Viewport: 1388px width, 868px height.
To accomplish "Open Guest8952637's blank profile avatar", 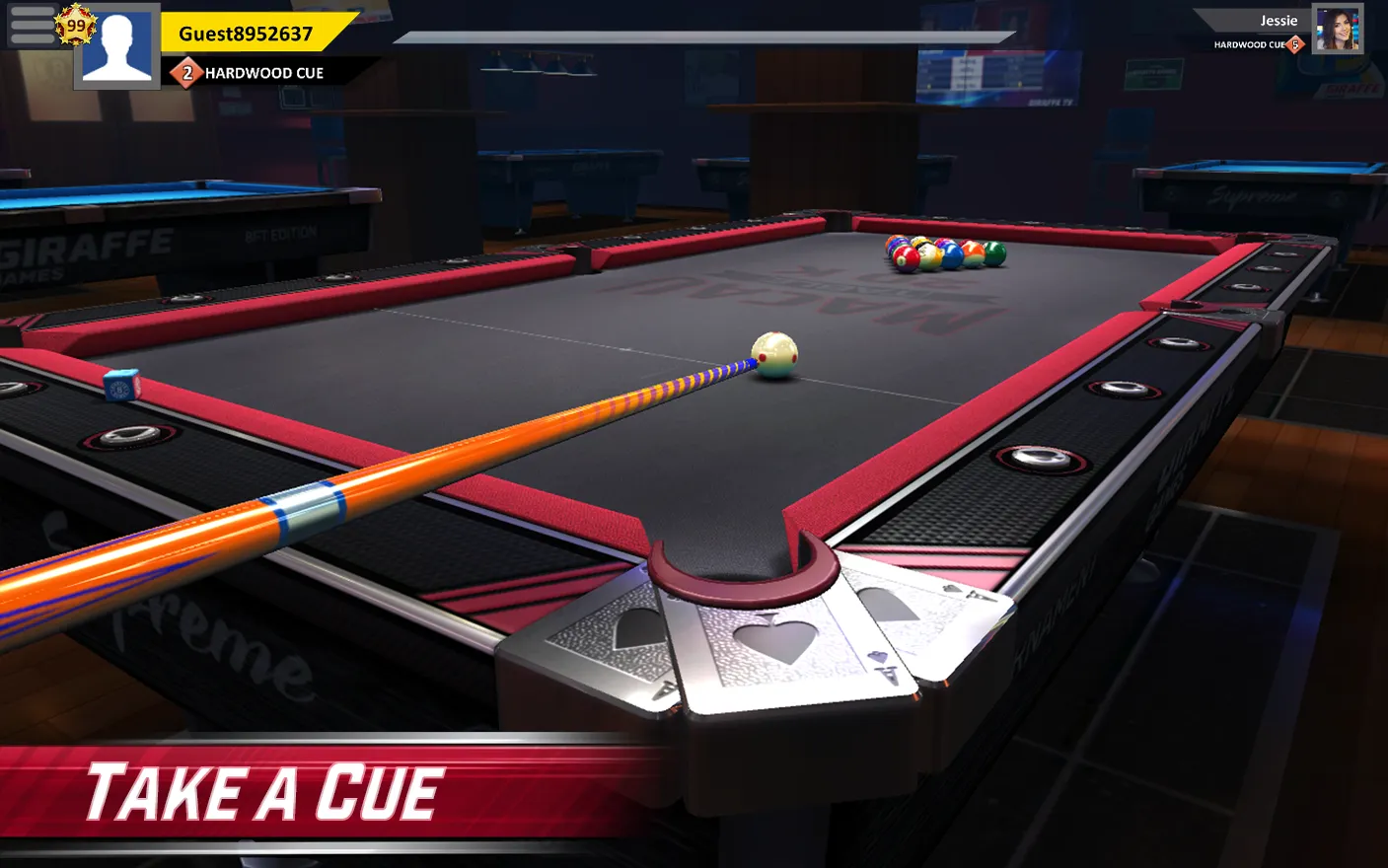I will point(115,49).
